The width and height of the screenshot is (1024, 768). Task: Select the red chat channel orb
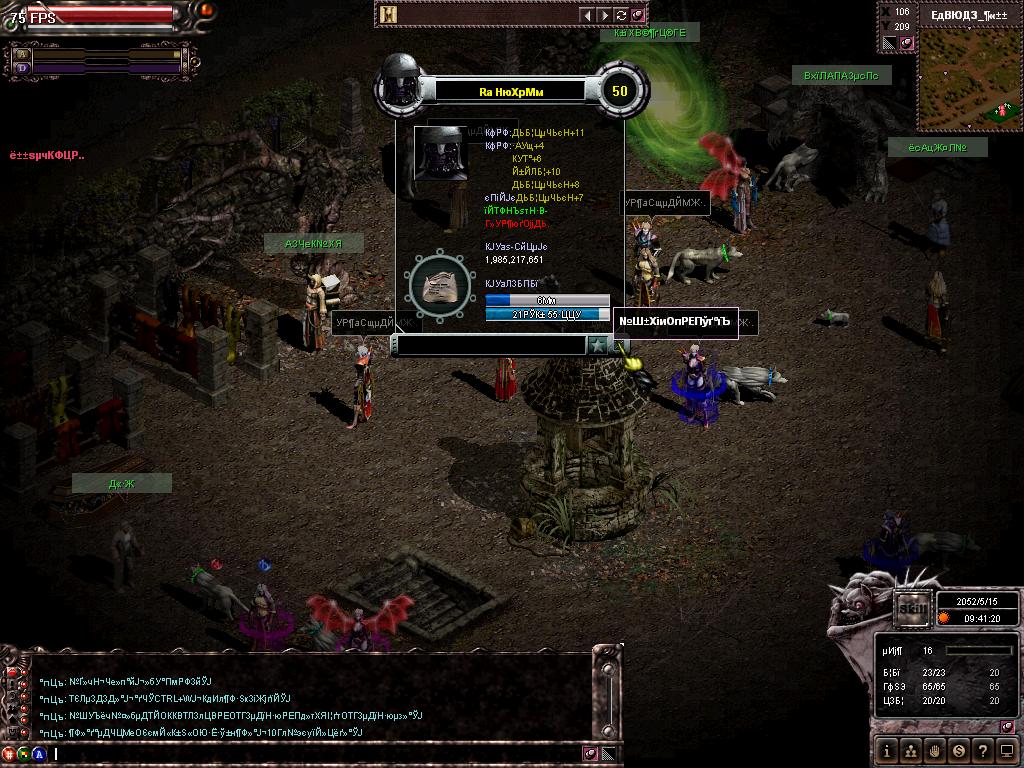point(9,754)
